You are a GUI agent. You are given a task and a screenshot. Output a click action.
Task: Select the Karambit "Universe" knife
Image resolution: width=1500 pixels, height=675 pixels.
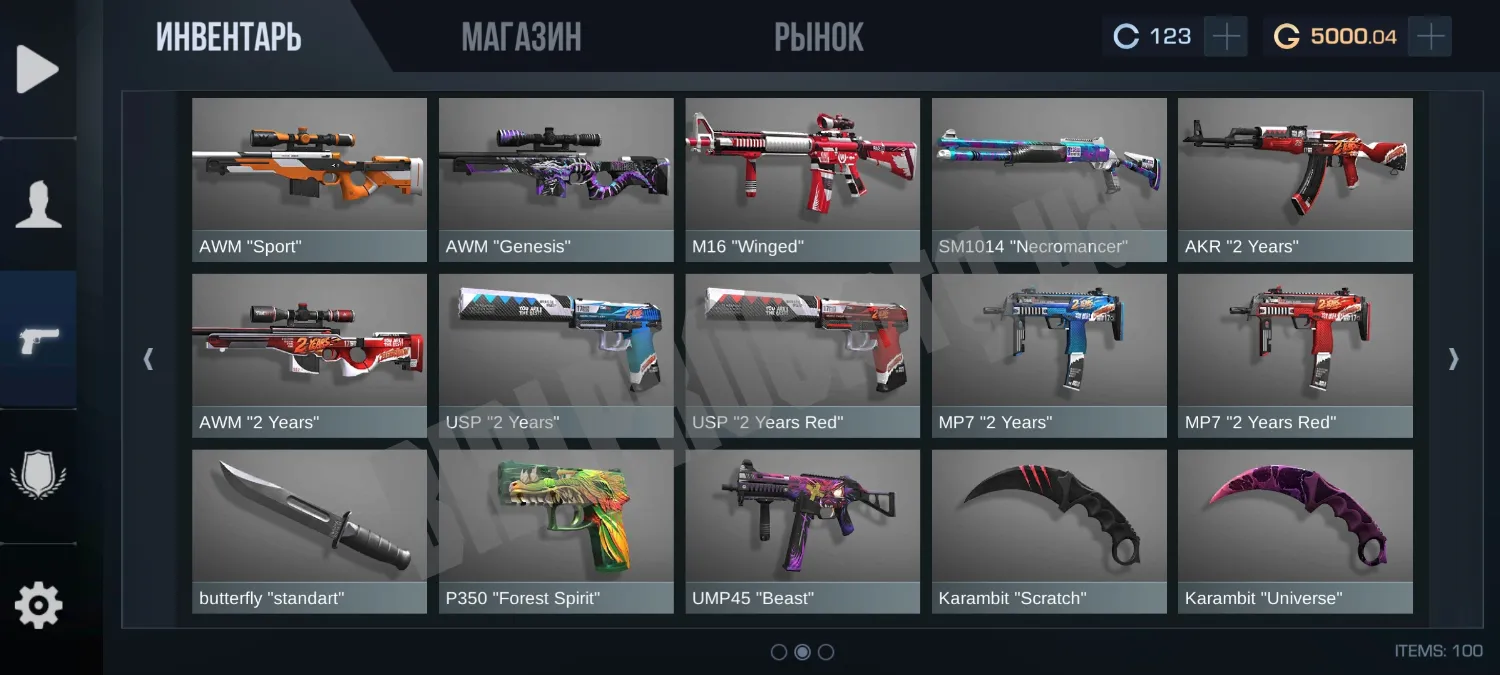coord(1295,531)
